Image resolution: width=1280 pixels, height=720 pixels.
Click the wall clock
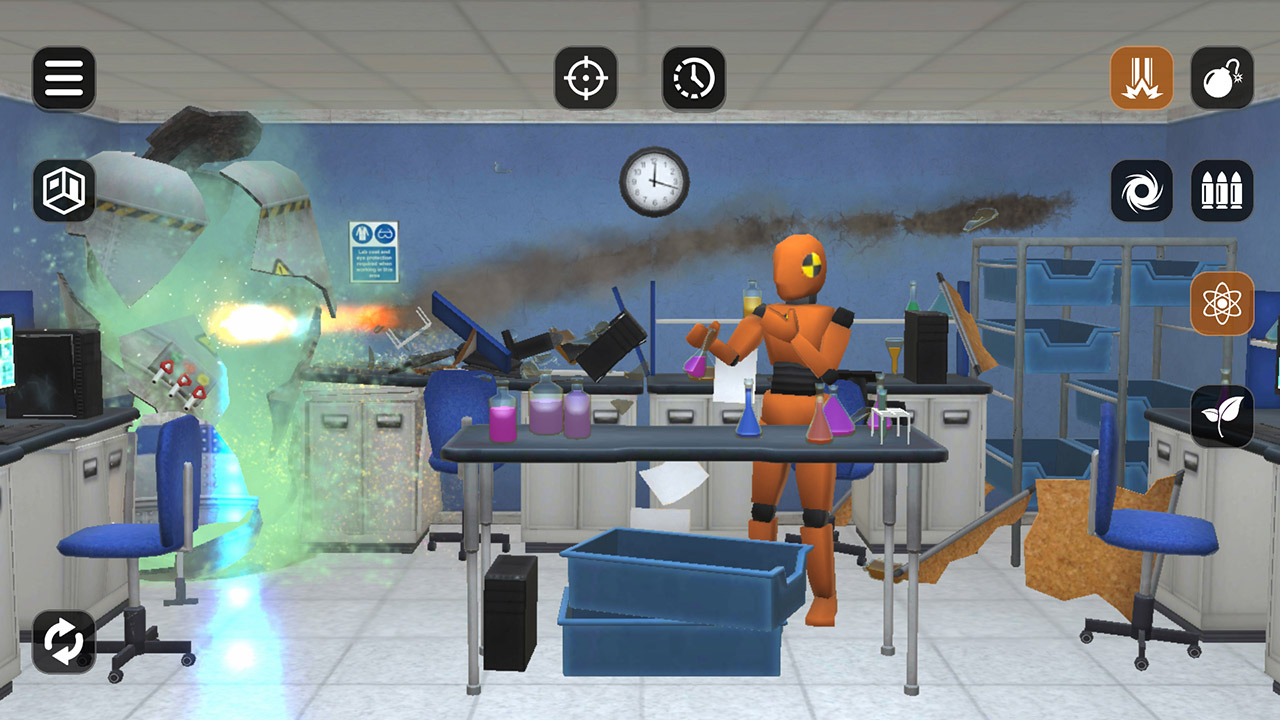point(655,180)
